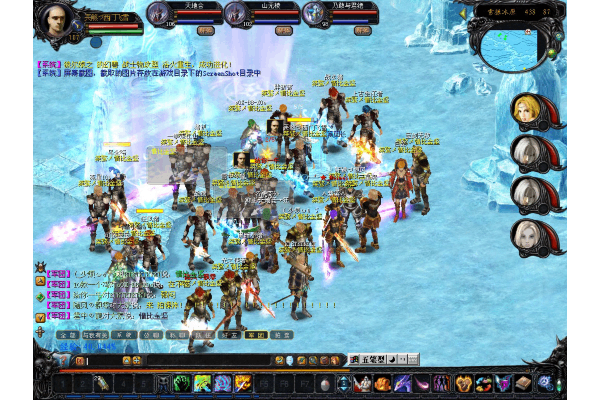Viewport: 600px width, 400px height.
Task: Use the orange slash skill in hotbar
Action: 243,383
